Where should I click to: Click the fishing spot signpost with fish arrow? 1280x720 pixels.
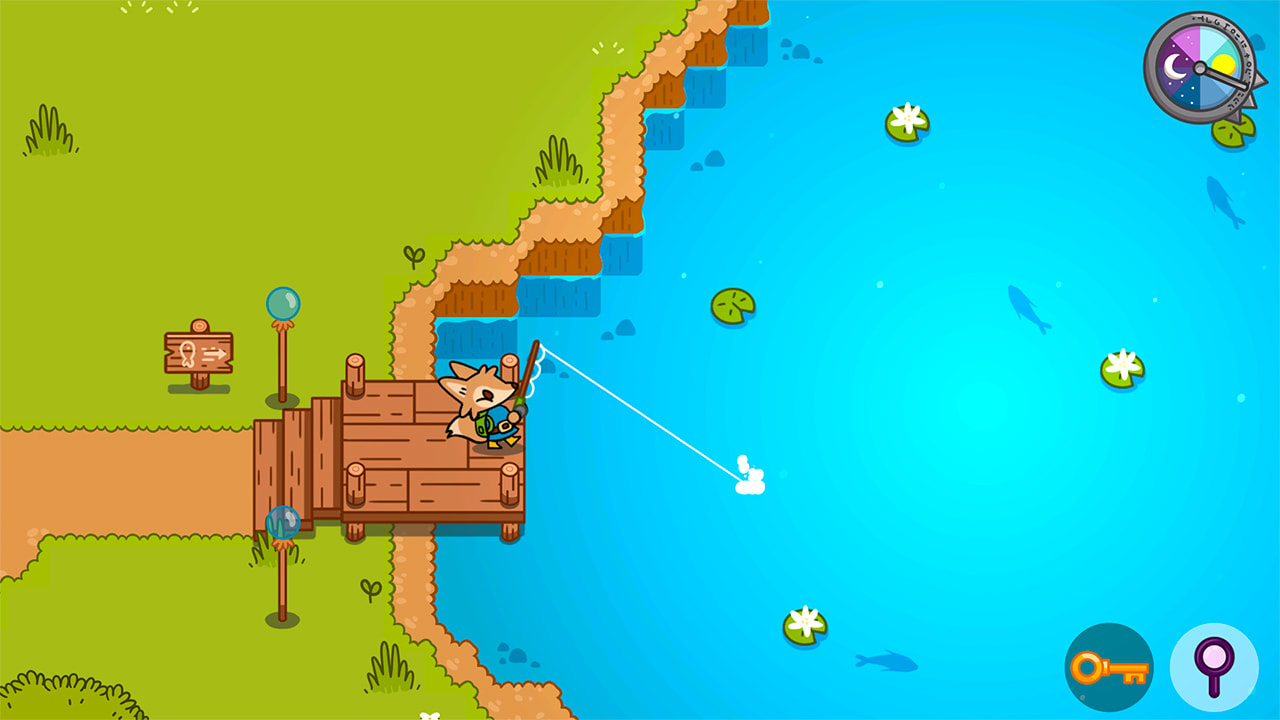200,352
